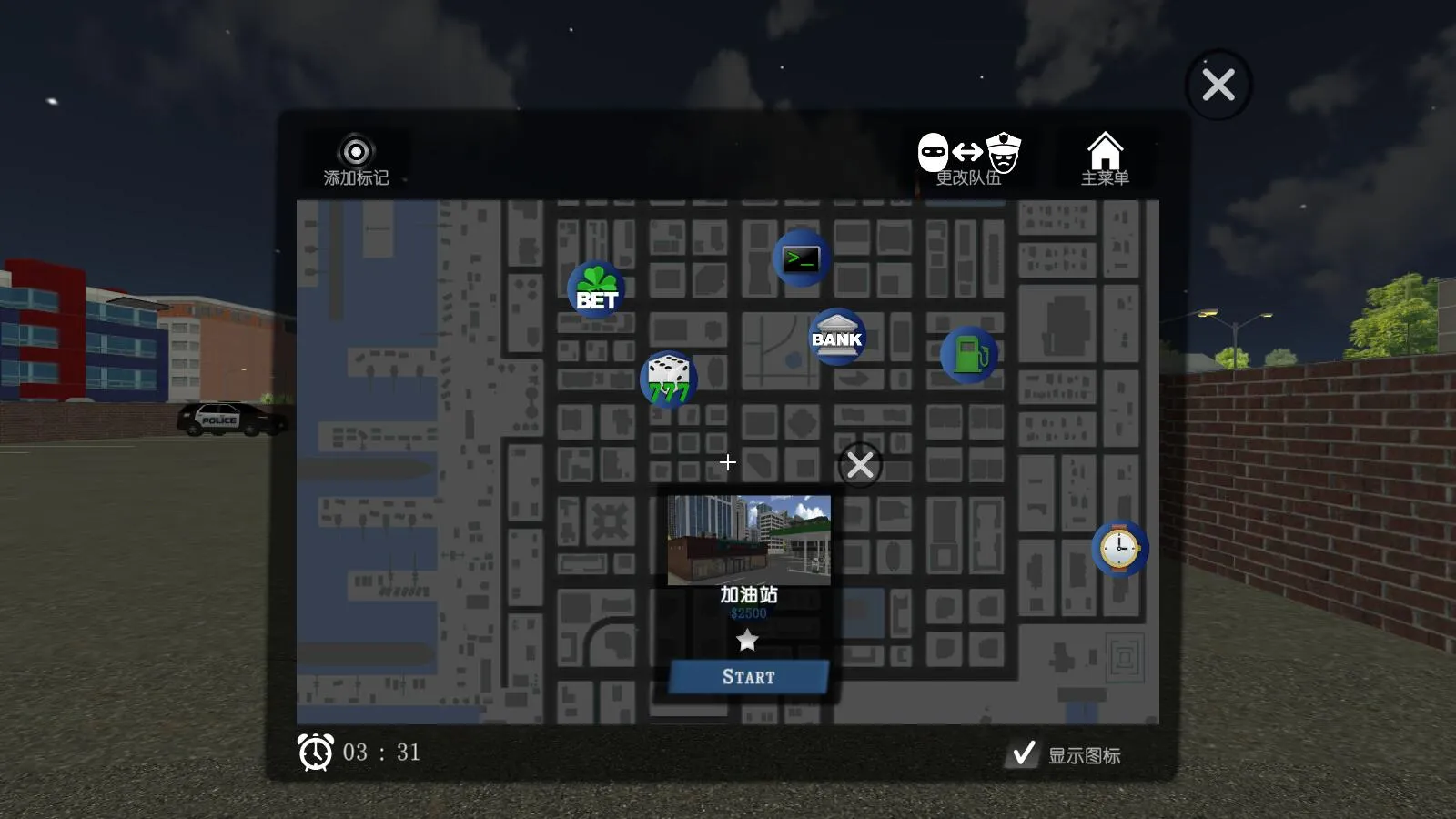Click the 添加标记 target marker icon
1456x819 pixels.
[x=355, y=150]
